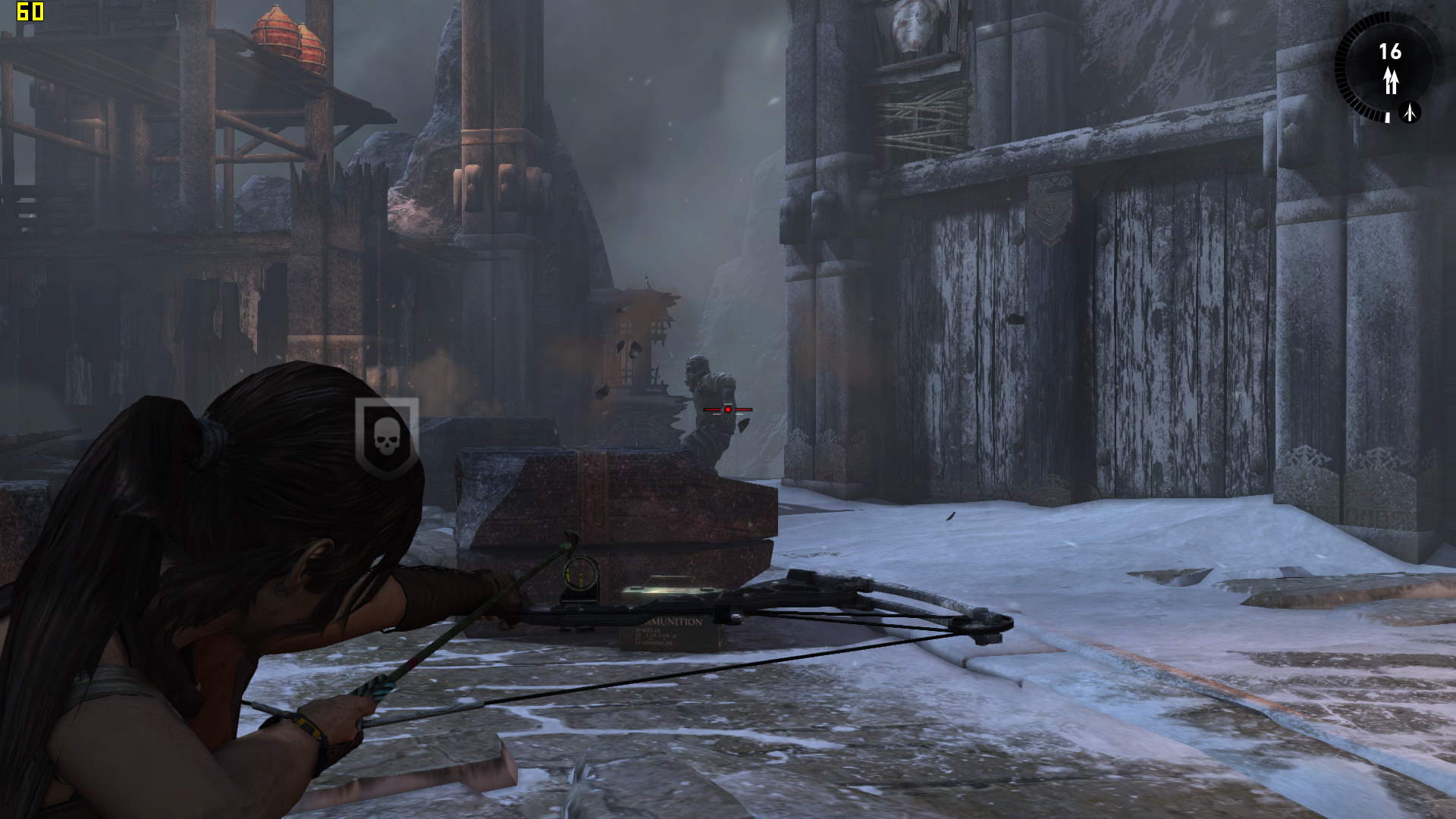Click the double-arrow bow ammo icon
1456x819 pixels.
coord(1390,80)
